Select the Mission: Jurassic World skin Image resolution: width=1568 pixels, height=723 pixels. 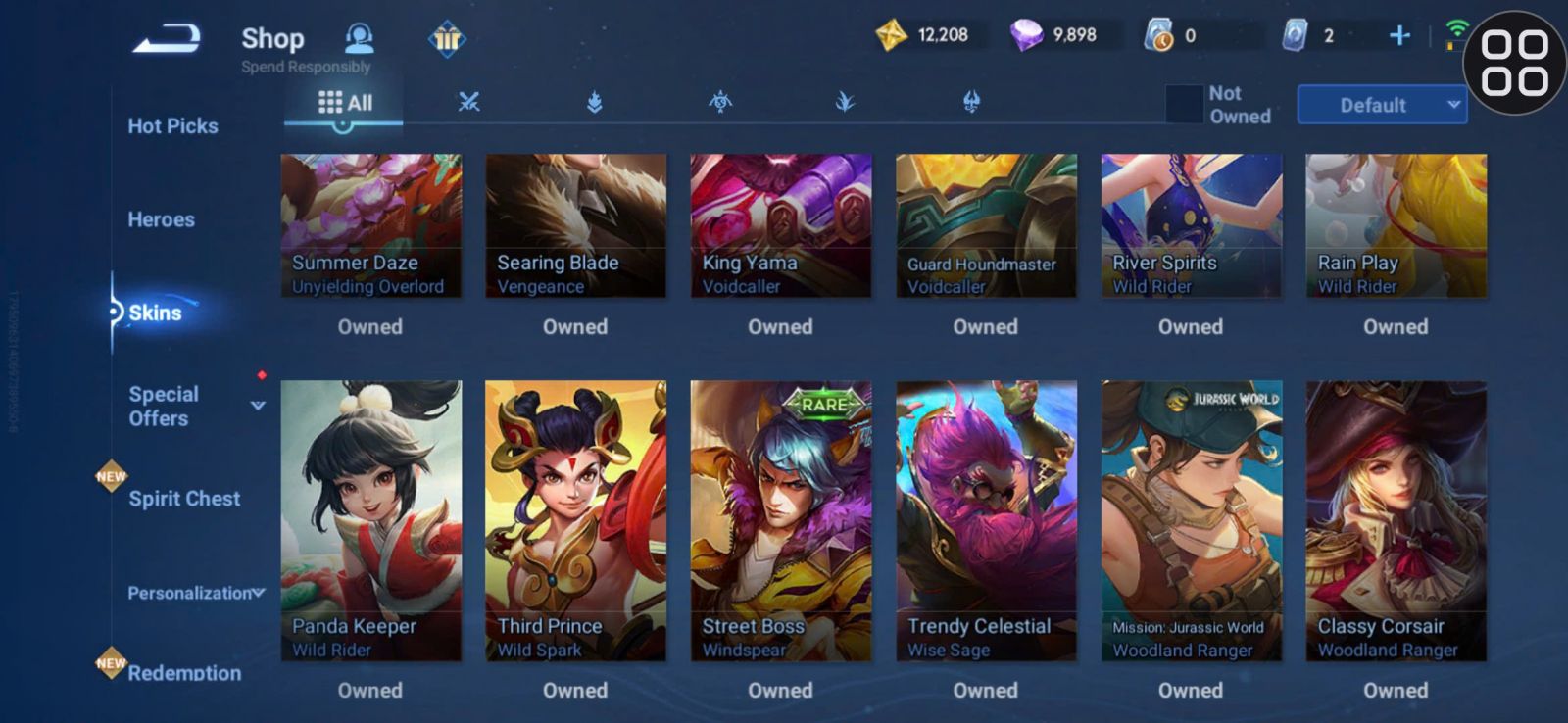[1191, 520]
